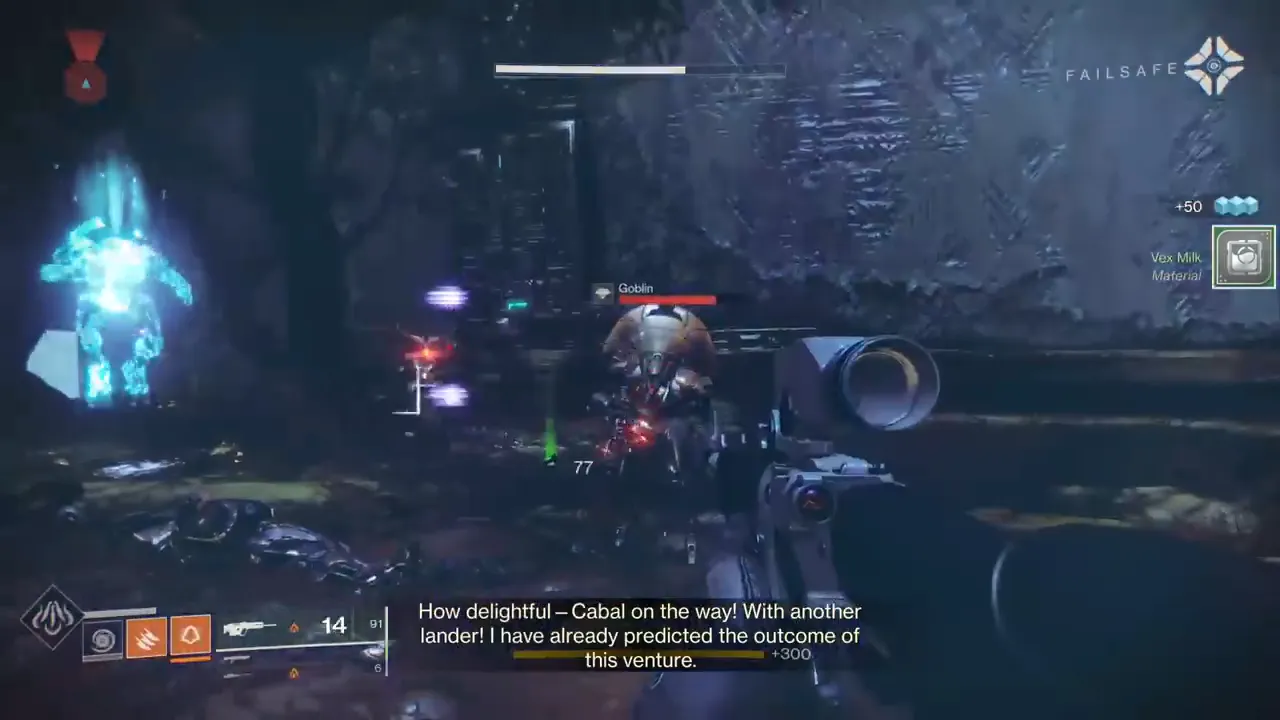Click the FAILSAFE speaker name label

click(x=1122, y=70)
